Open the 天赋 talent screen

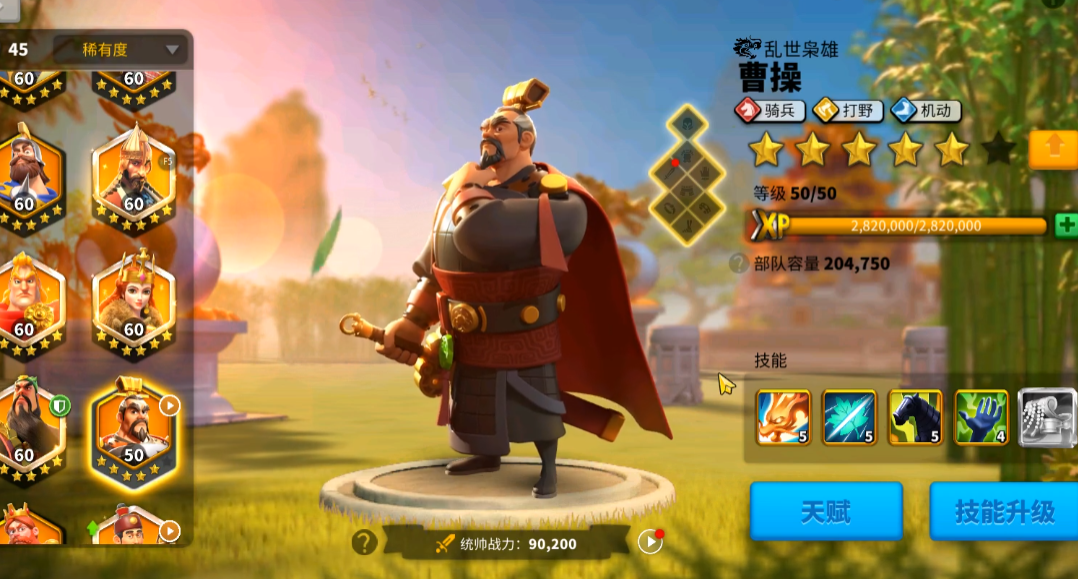pyautogui.click(x=826, y=512)
